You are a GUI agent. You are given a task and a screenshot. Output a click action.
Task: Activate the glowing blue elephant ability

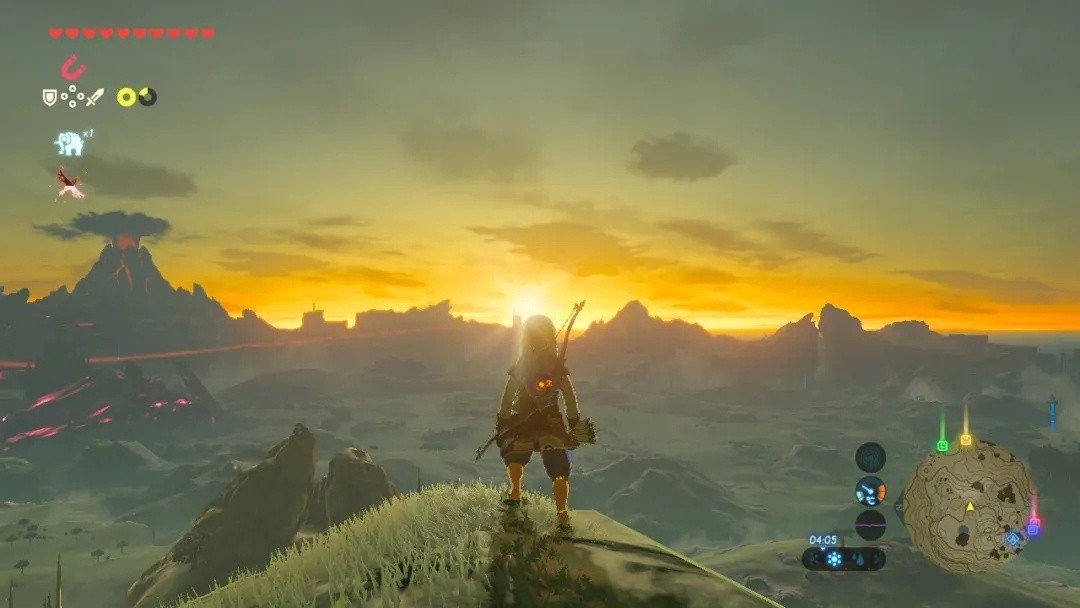(x=69, y=144)
